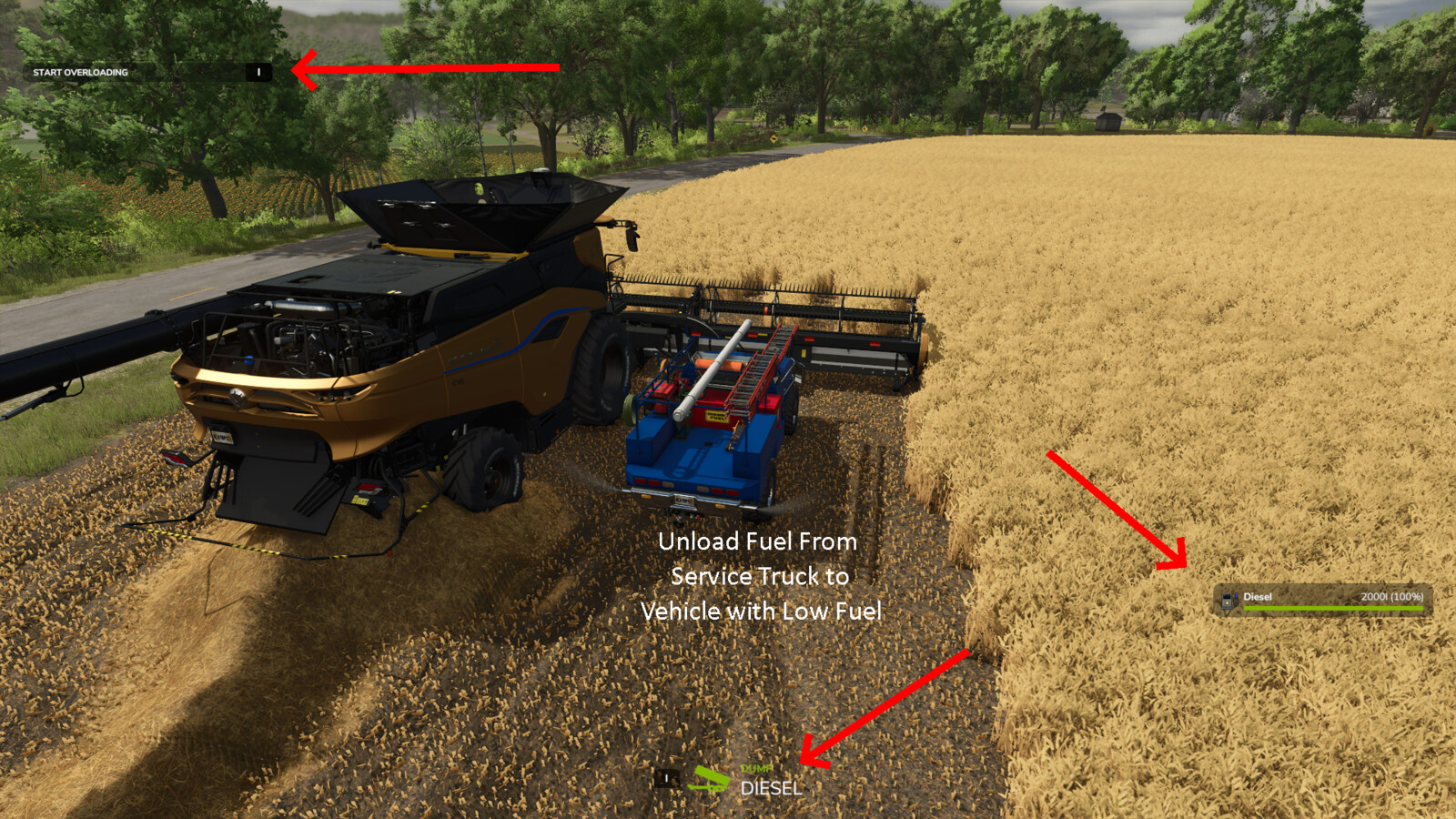This screenshot has width=1456, height=819.
Task: Click the DIESEL text in the dump prompt
Action: point(771,786)
